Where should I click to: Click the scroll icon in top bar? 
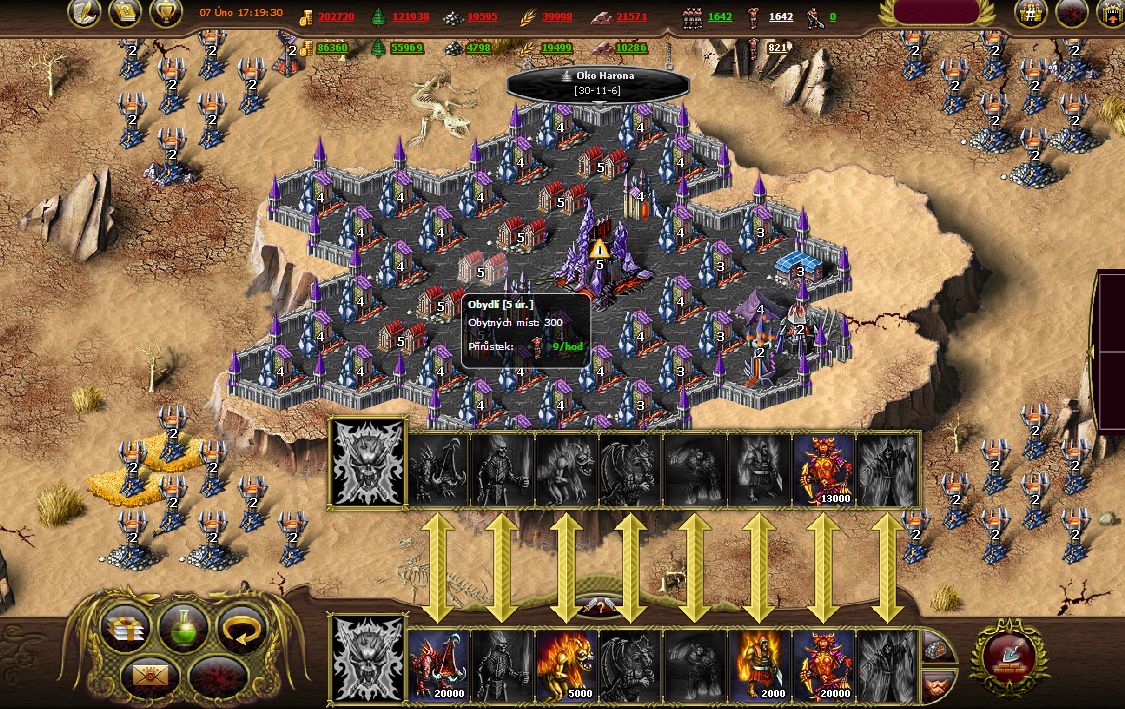coord(125,12)
